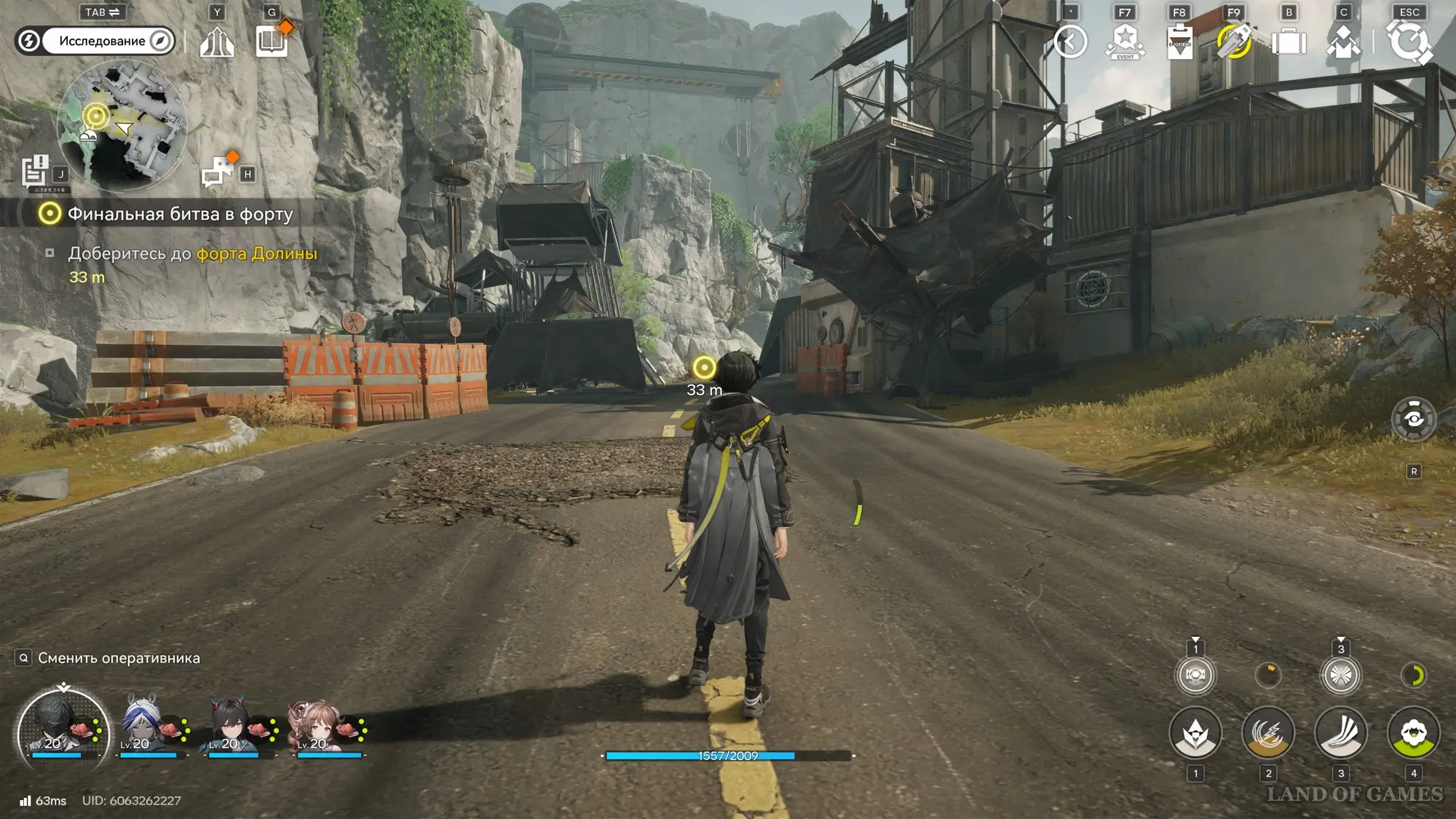Open the briefcase inventory icon
Screen dimensions: 1456x819
point(1289,41)
